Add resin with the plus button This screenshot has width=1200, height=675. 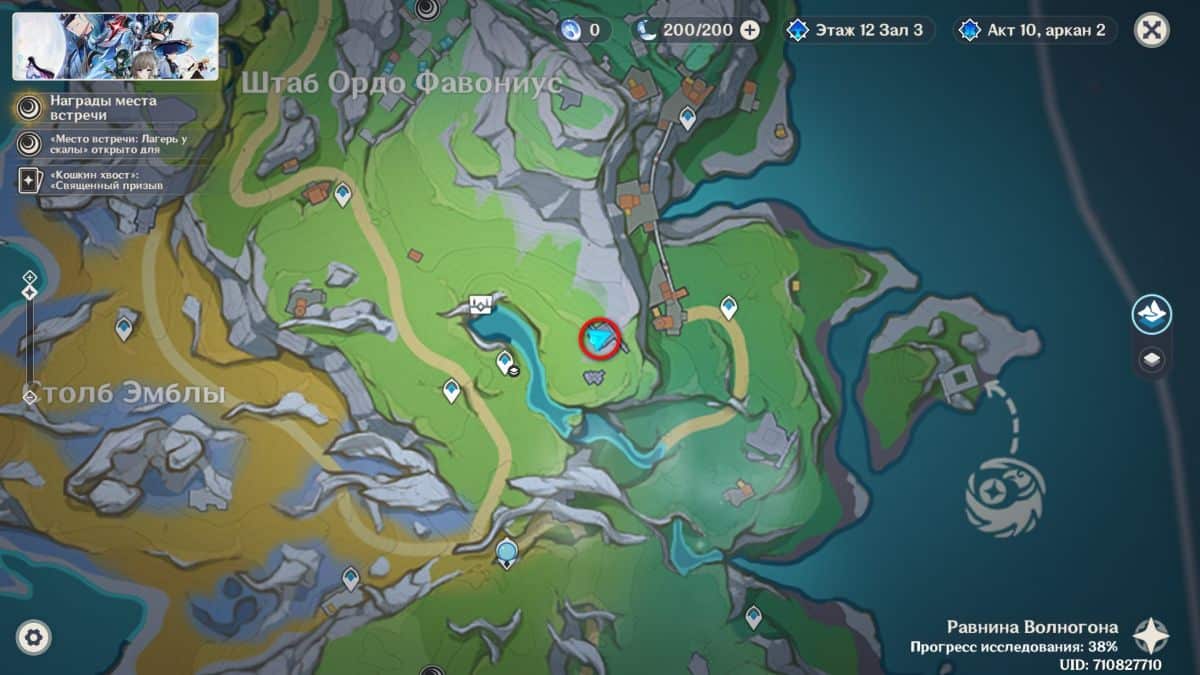pos(749,30)
